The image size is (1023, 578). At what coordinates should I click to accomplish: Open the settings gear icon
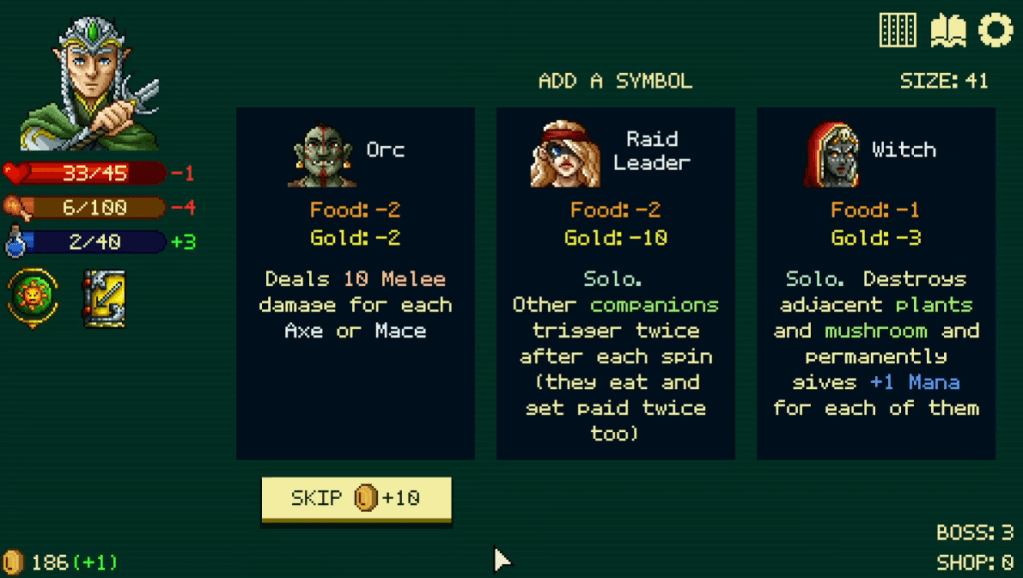[x=995, y=30]
